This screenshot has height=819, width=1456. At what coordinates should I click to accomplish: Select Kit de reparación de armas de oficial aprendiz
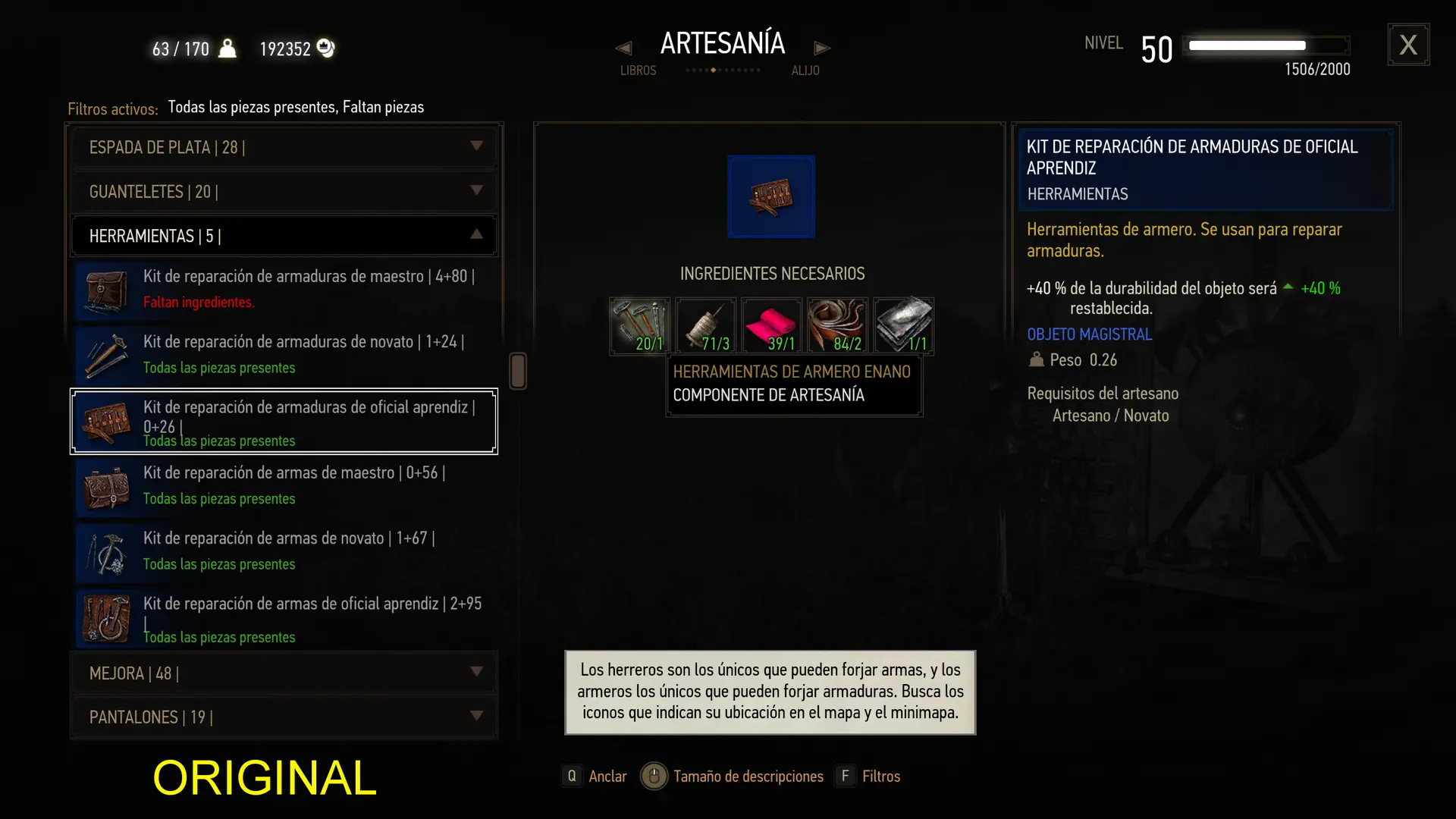click(284, 618)
